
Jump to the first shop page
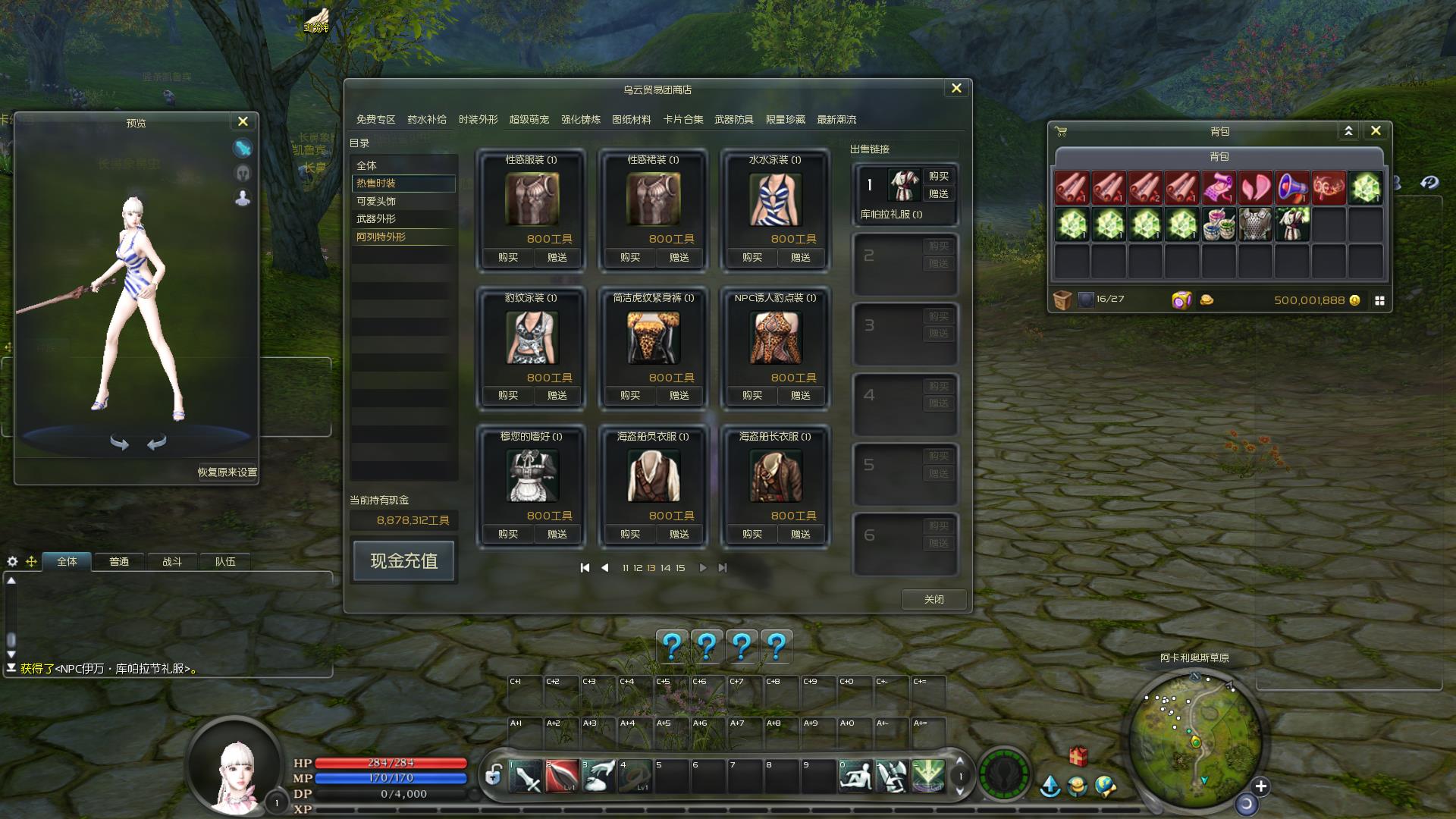[x=585, y=568]
